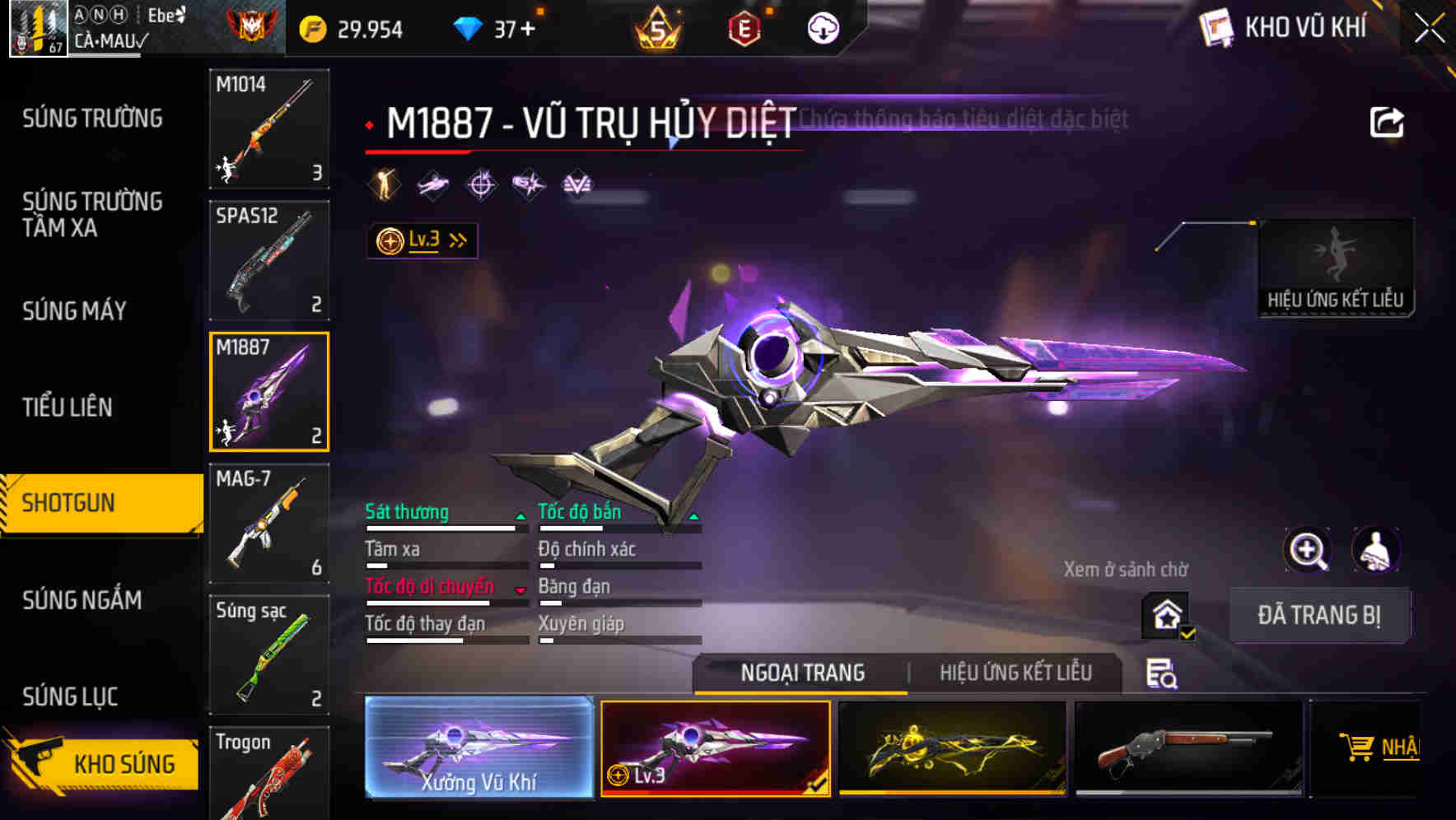
Task: Select the SPAS12 thumbnail in weapon list
Action: 268,259
